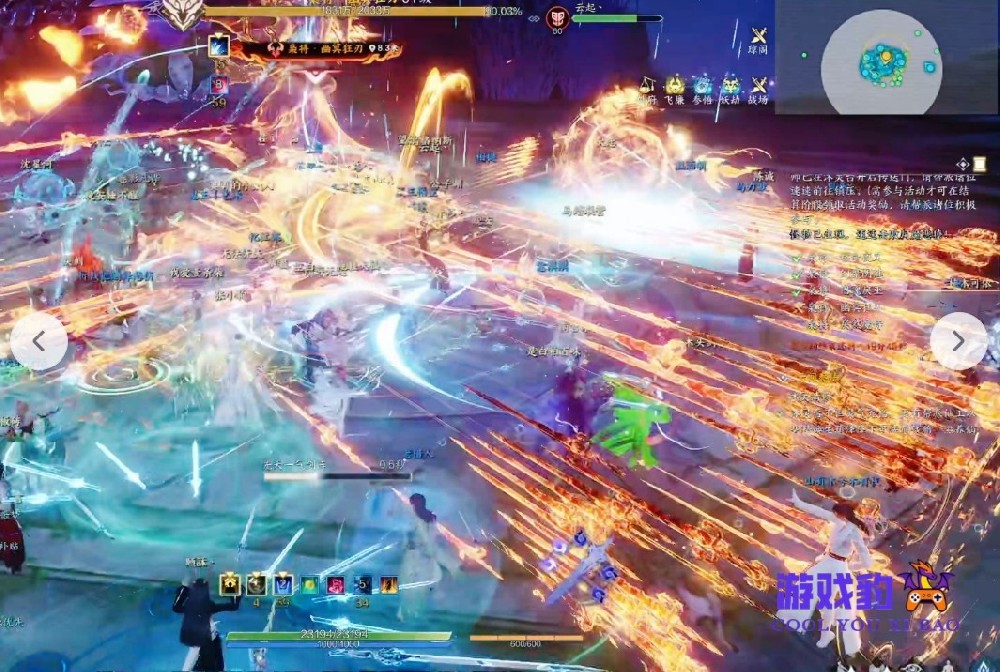Activate the pink rune skill icon
The height and width of the screenshot is (672, 1000).
click(x=336, y=584)
